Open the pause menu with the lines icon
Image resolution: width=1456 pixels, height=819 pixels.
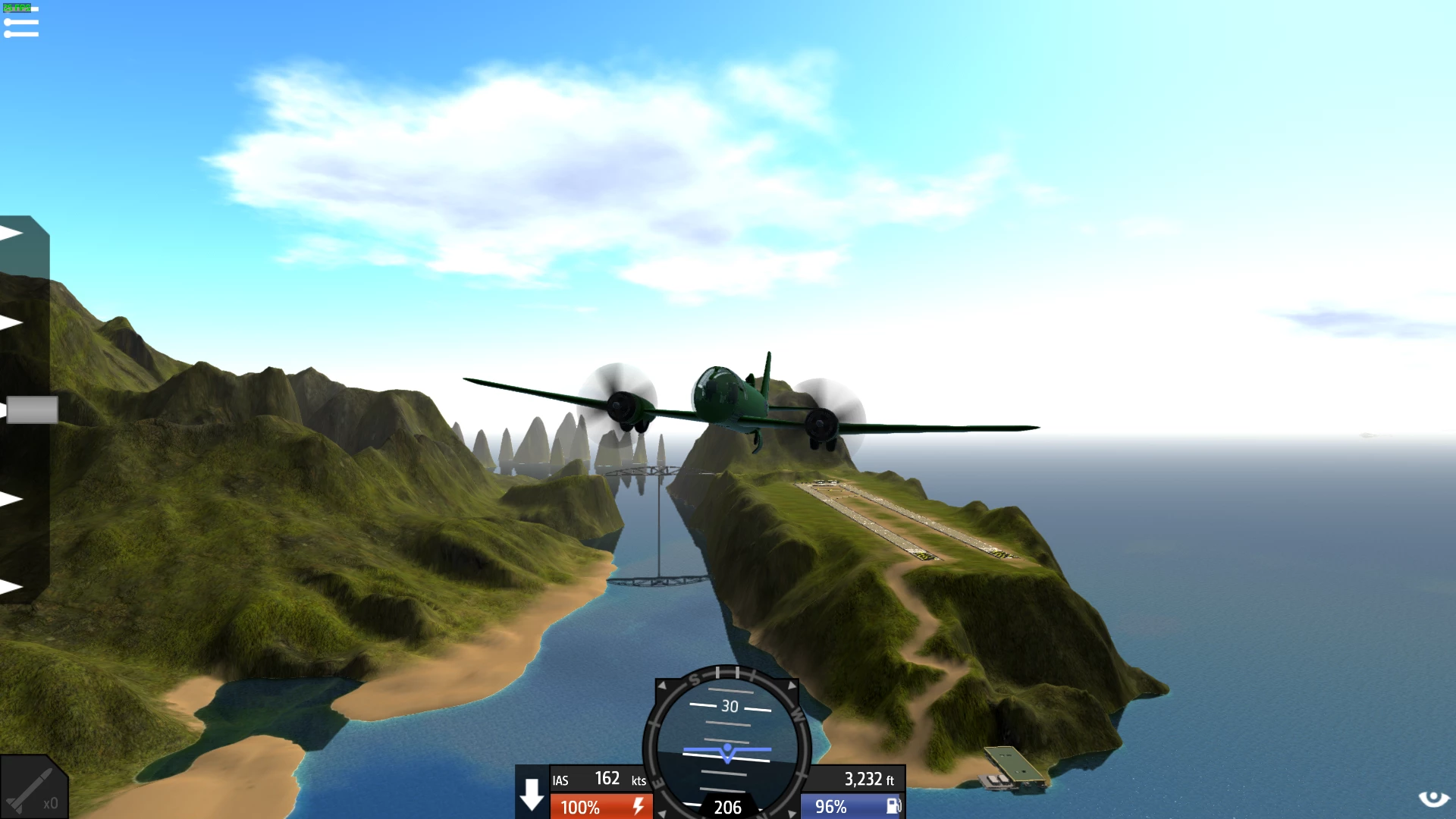coord(23,23)
